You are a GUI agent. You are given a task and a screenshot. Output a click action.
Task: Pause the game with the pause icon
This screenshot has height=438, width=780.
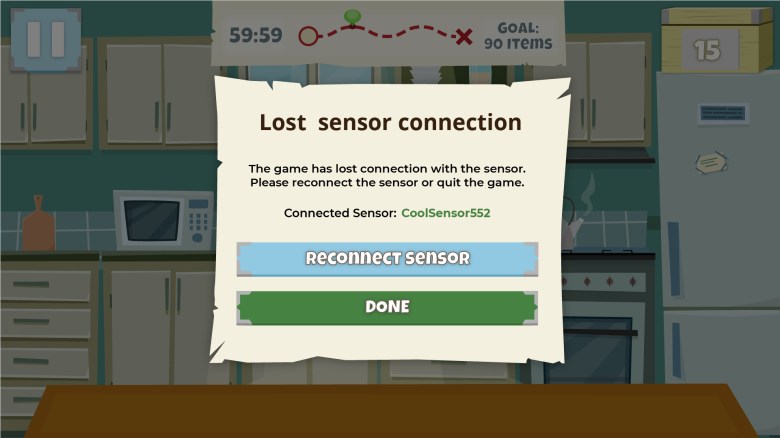[x=45, y=39]
